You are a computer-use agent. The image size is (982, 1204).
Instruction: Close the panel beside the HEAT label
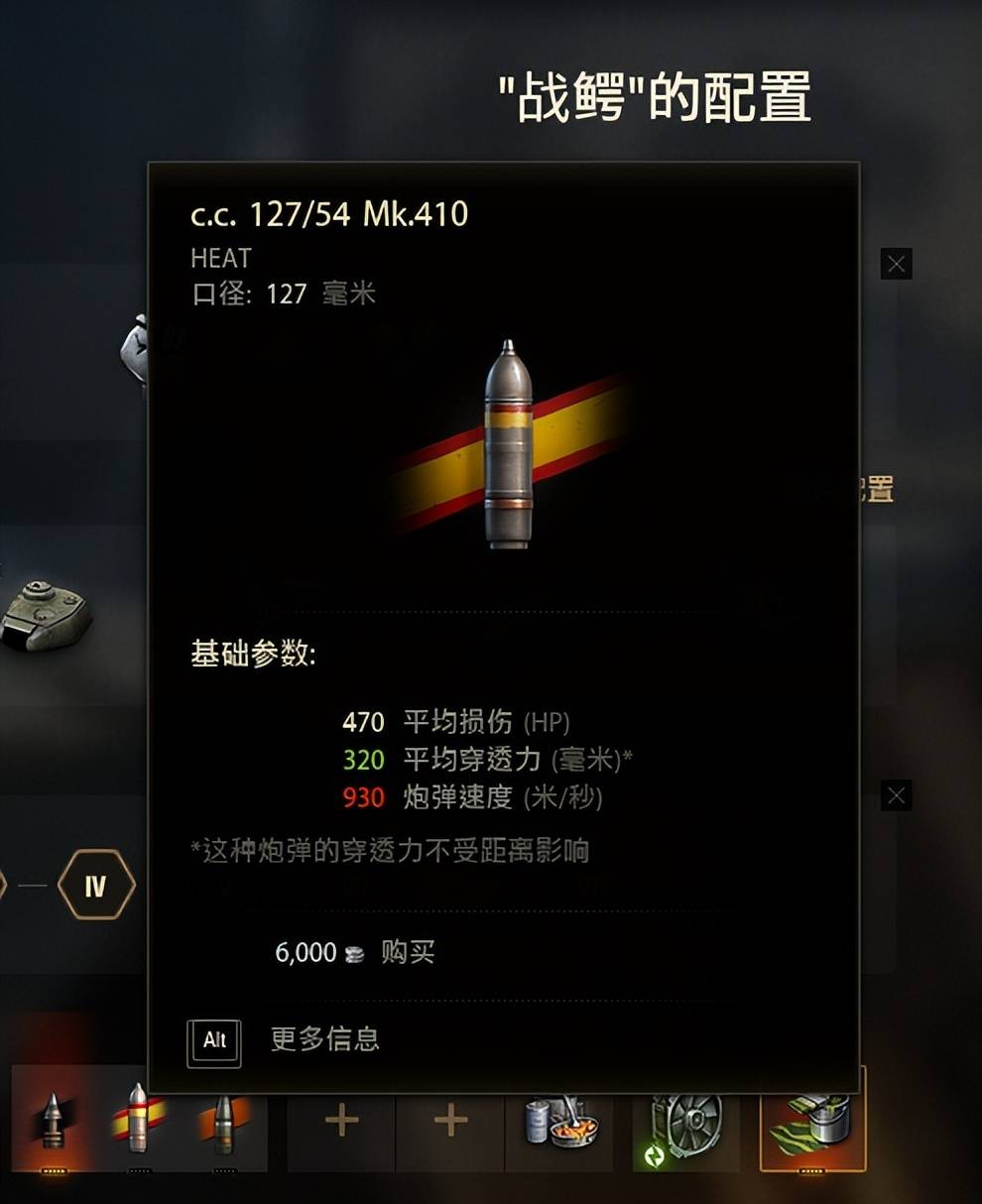click(896, 264)
